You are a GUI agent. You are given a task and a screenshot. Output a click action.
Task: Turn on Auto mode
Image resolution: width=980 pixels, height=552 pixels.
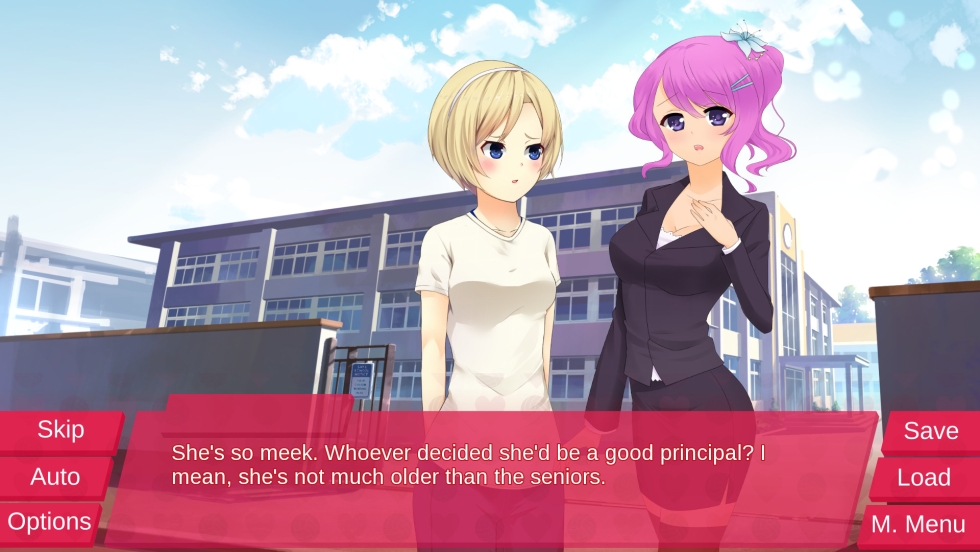click(55, 477)
